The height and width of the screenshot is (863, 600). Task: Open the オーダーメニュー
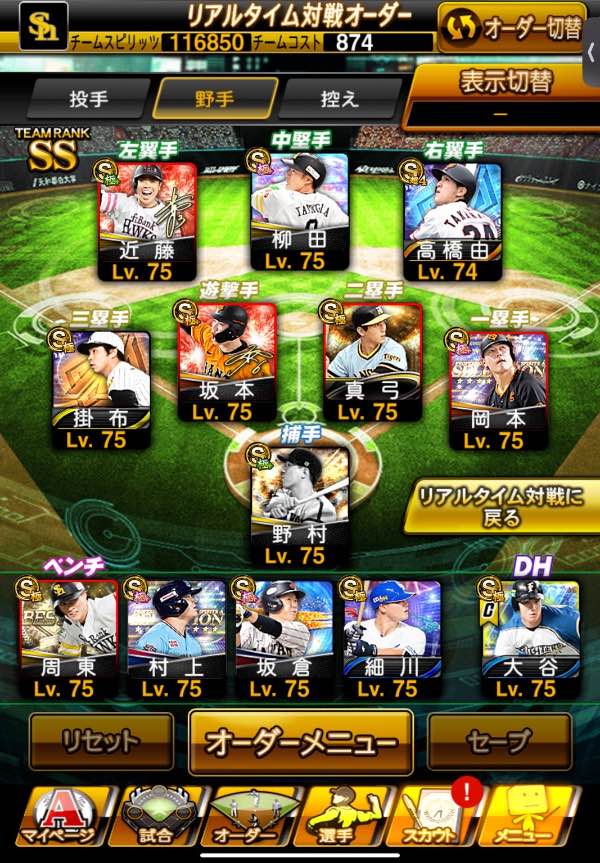pos(300,743)
